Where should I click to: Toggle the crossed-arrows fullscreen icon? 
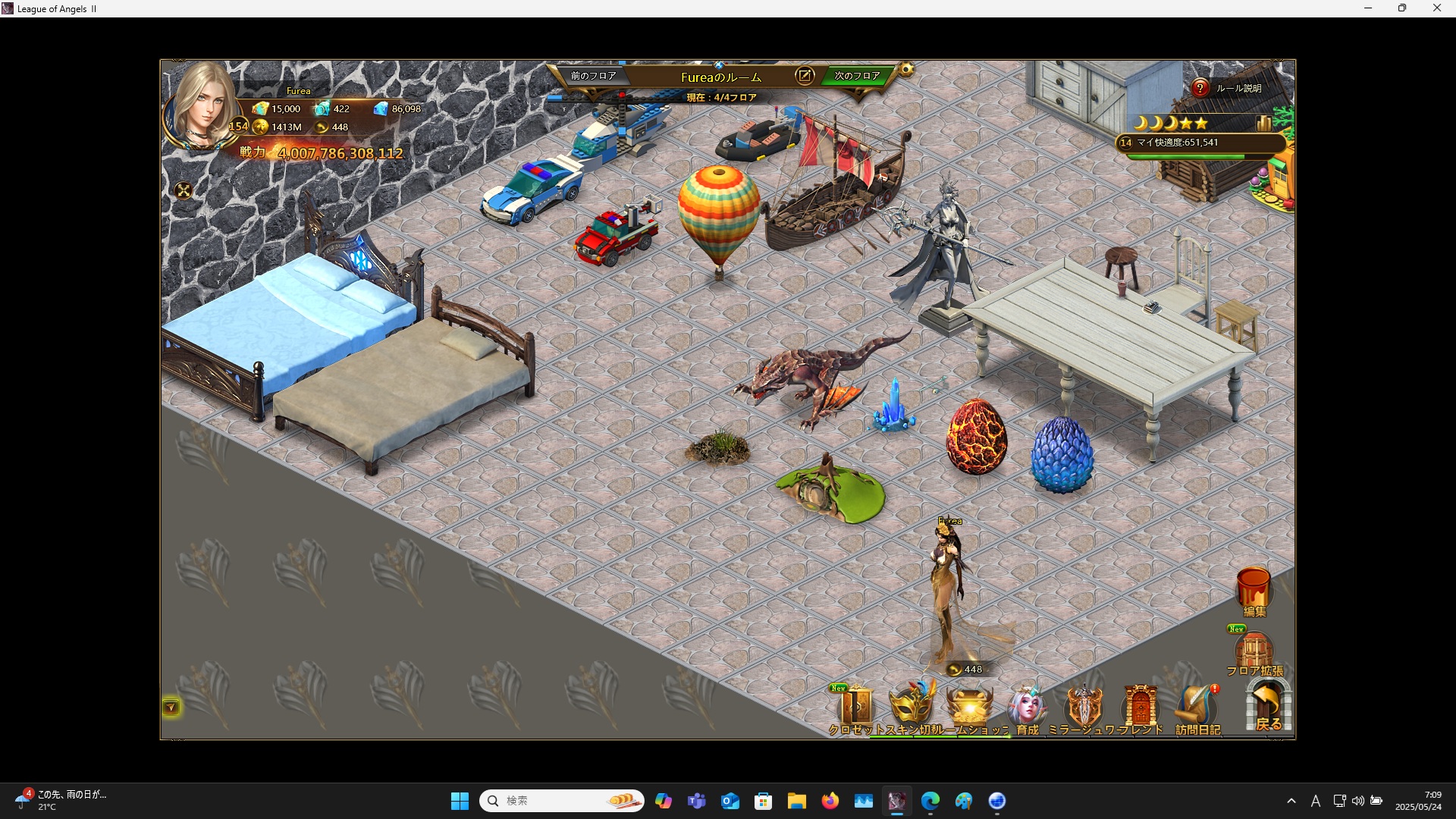pyautogui.click(x=184, y=191)
